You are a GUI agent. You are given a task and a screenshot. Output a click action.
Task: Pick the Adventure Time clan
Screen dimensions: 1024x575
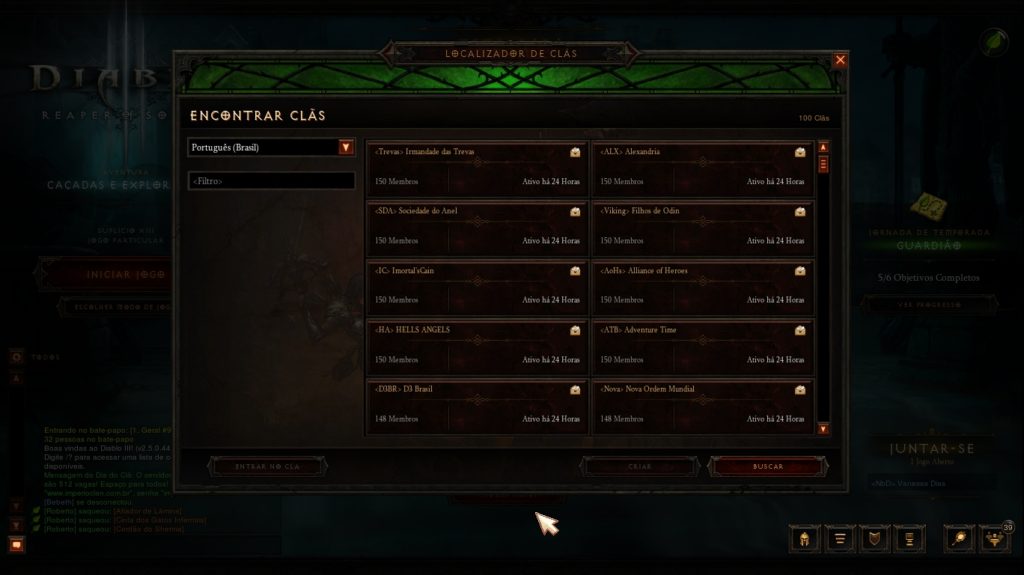click(x=702, y=344)
